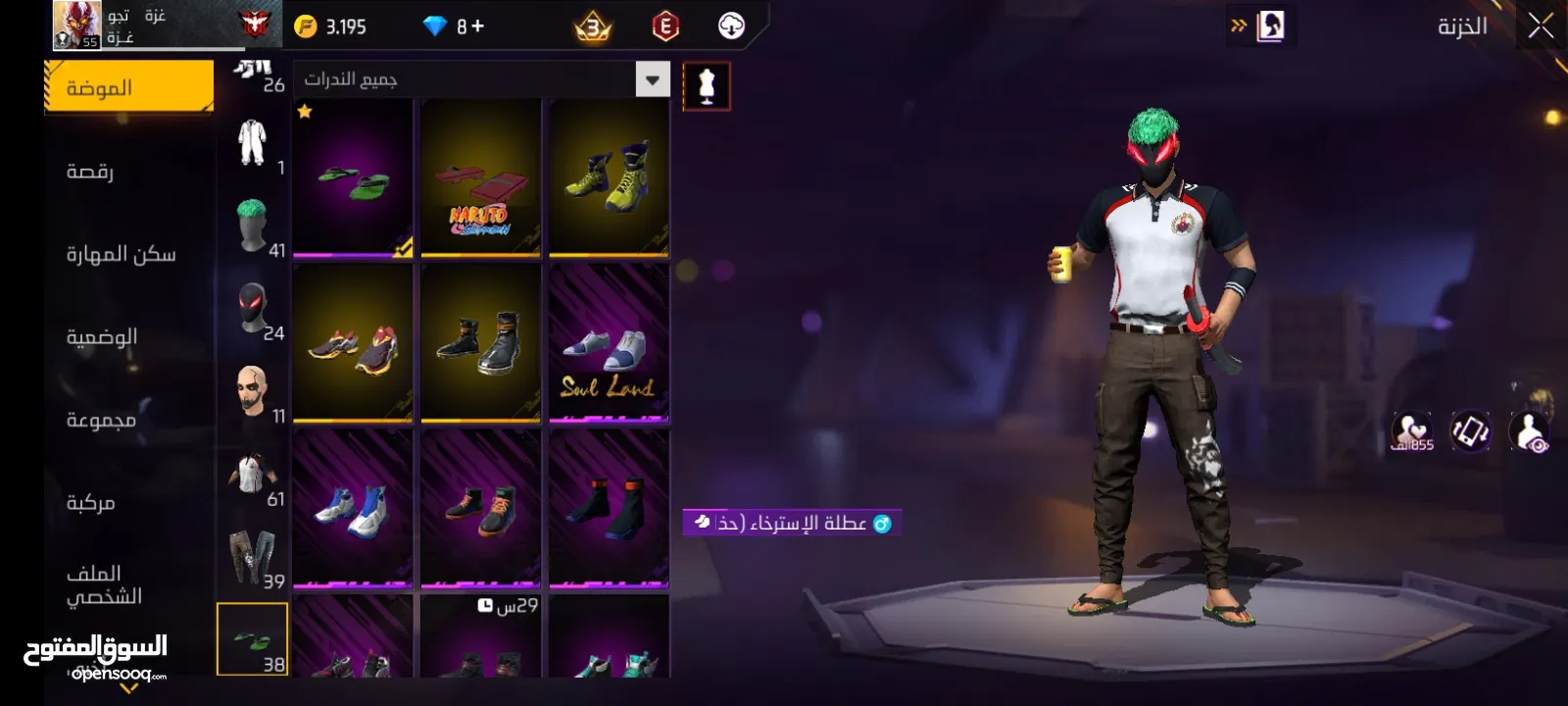
Task: Switch to the الموضة fashion tab
Action: click(x=128, y=87)
